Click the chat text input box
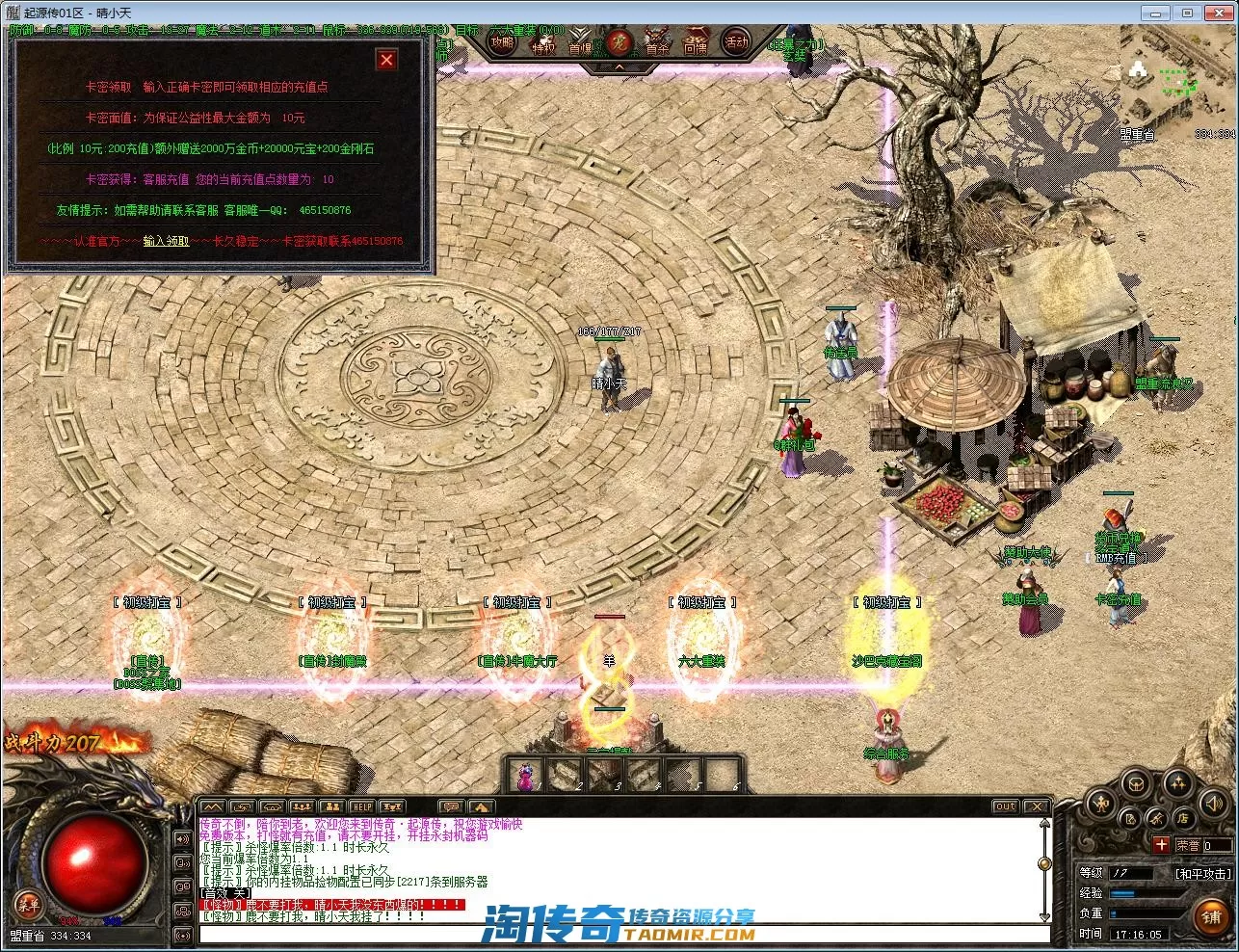The image size is (1239, 952). pos(617,934)
